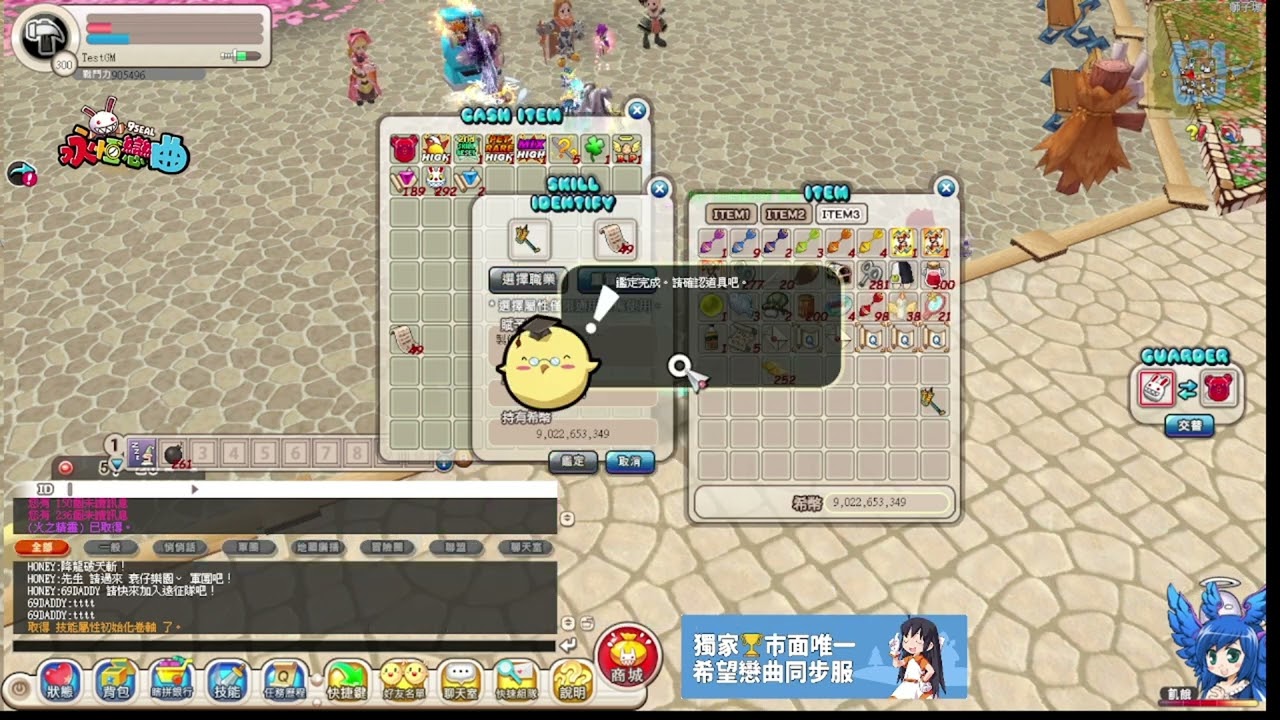Switch to the ITEM2 tab
This screenshot has height=720, width=1280.
tap(785, 214)
